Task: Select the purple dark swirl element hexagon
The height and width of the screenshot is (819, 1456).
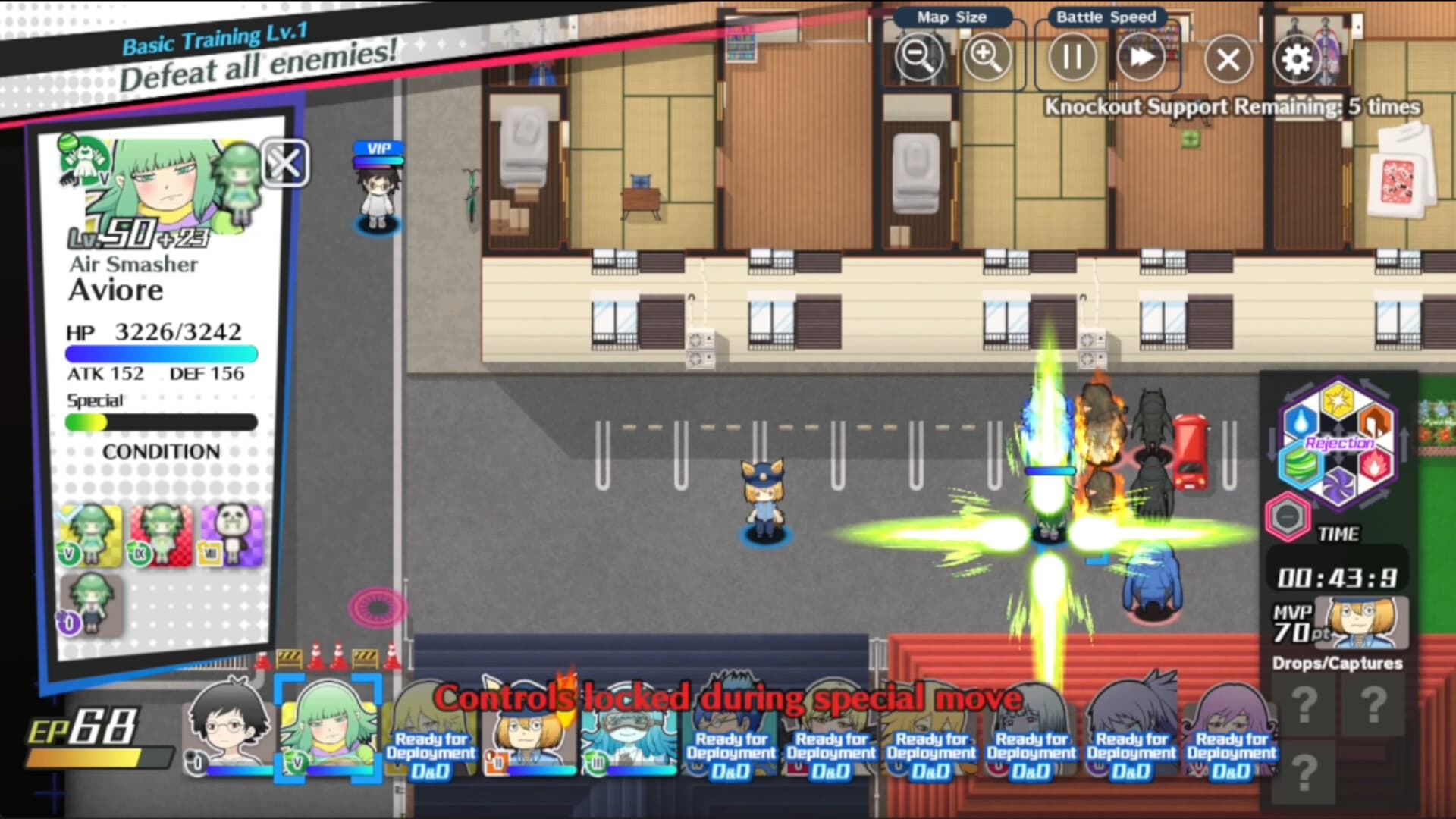Action: click(x=1338, y=482)
